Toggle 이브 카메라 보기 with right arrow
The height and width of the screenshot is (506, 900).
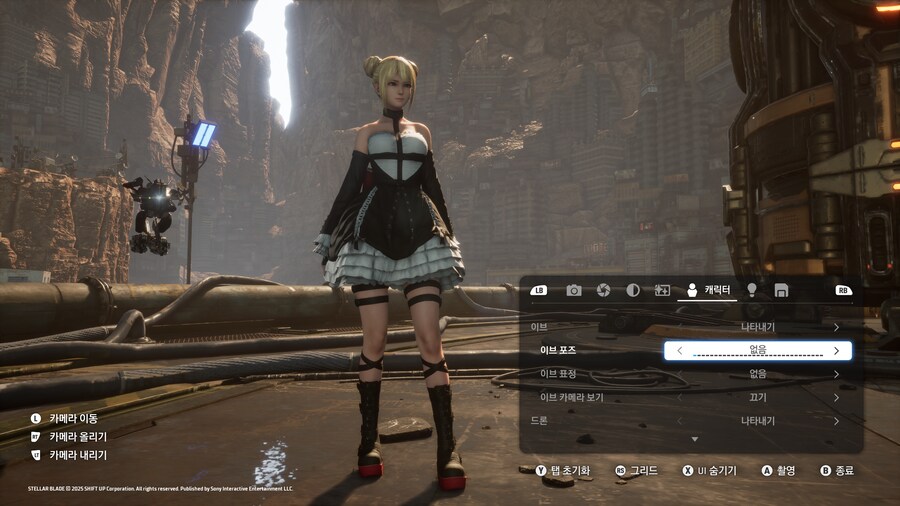836,397
